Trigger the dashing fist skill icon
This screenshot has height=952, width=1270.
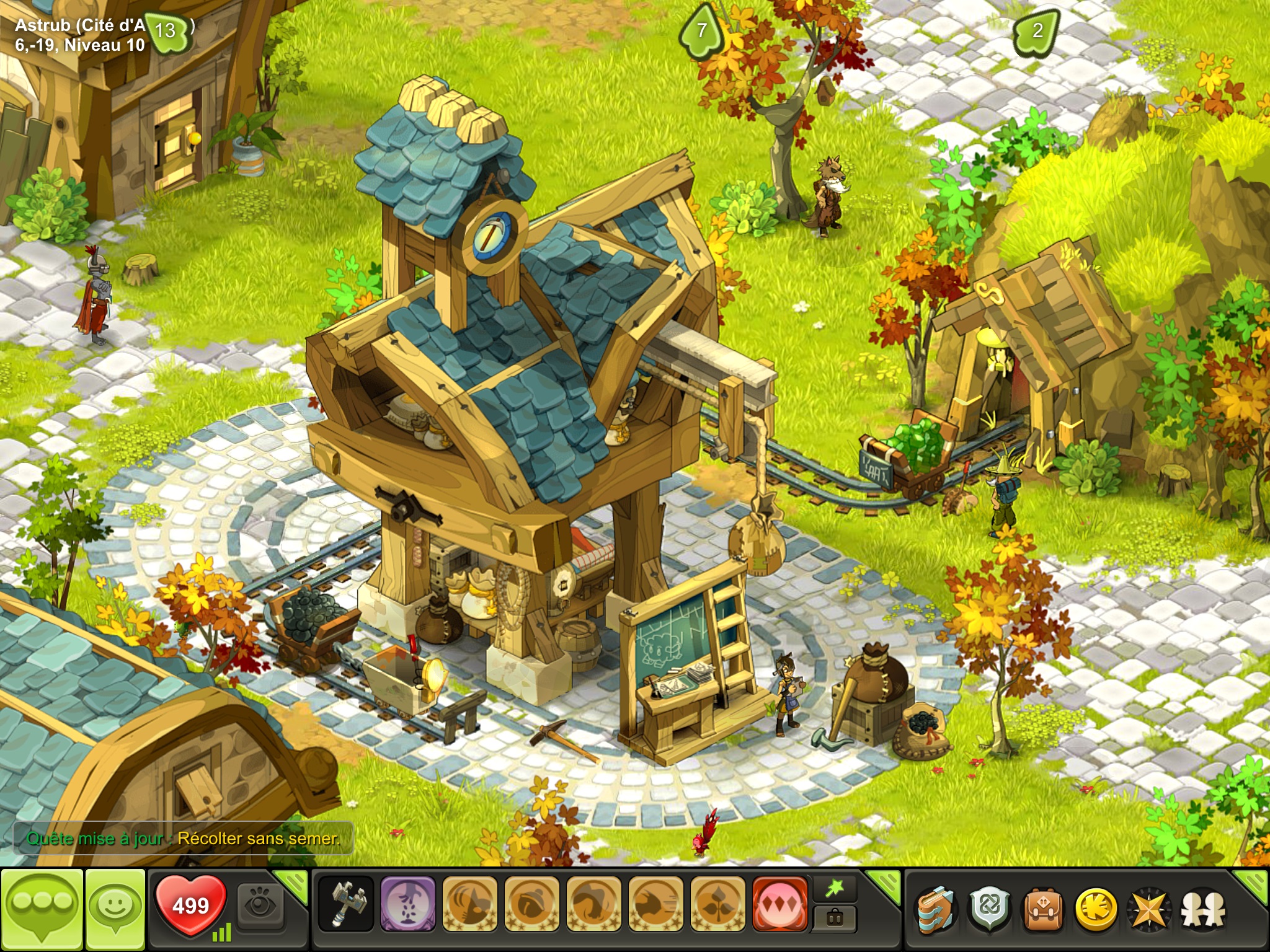(x=655, y=904)
